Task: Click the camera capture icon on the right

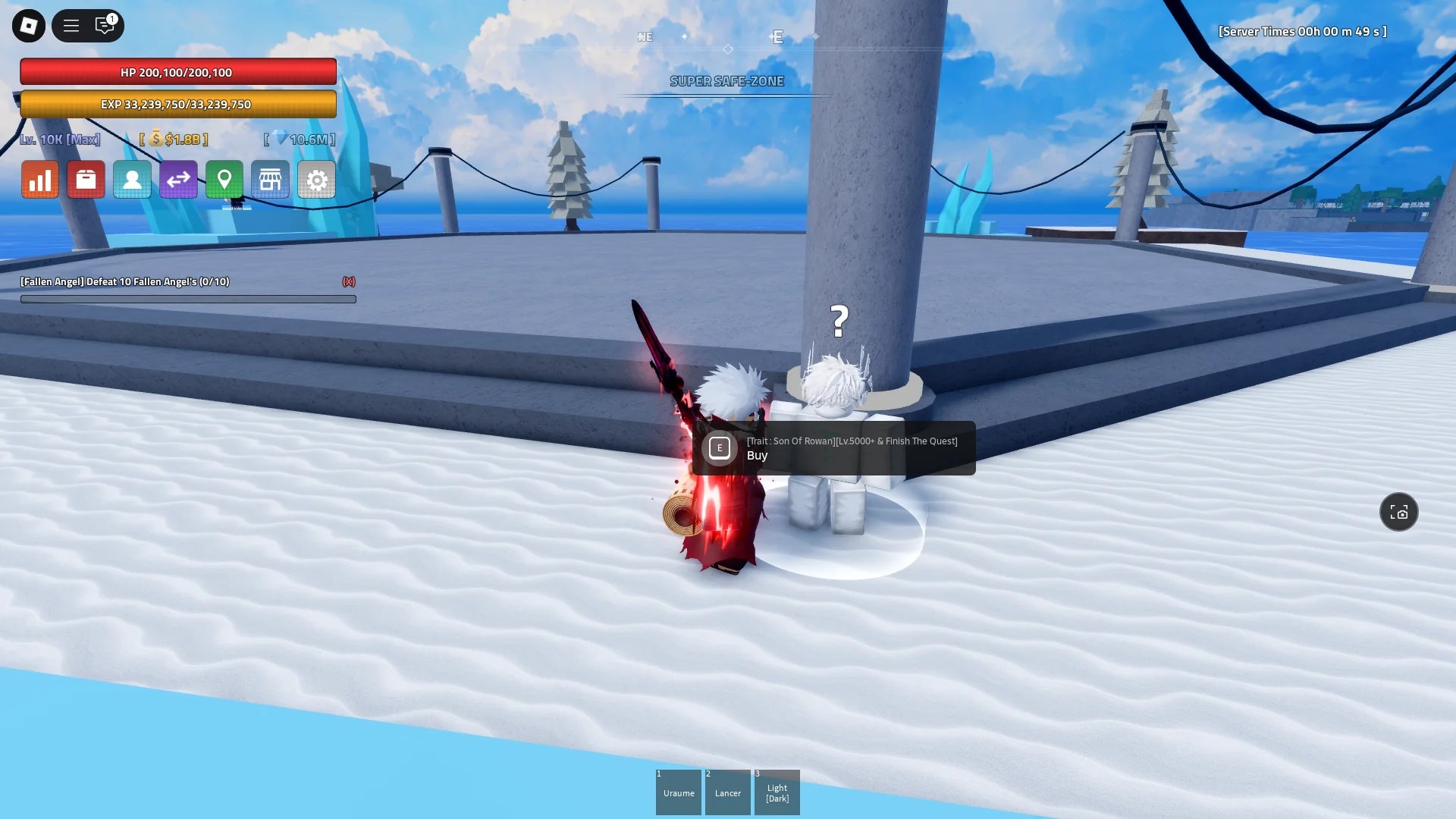Action: (1399, 512)
